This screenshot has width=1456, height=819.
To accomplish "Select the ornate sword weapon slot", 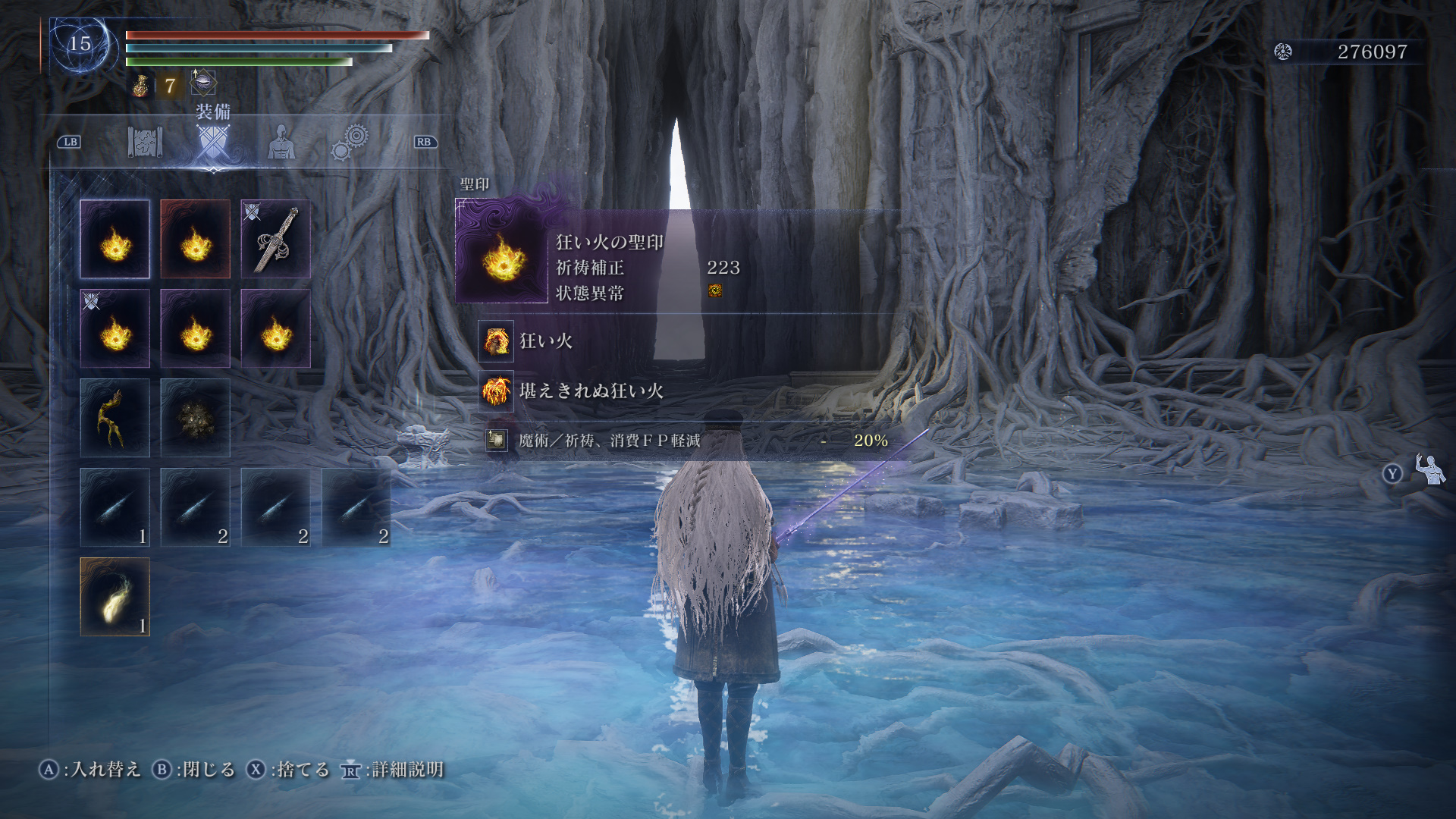I will tap(275, 239).
